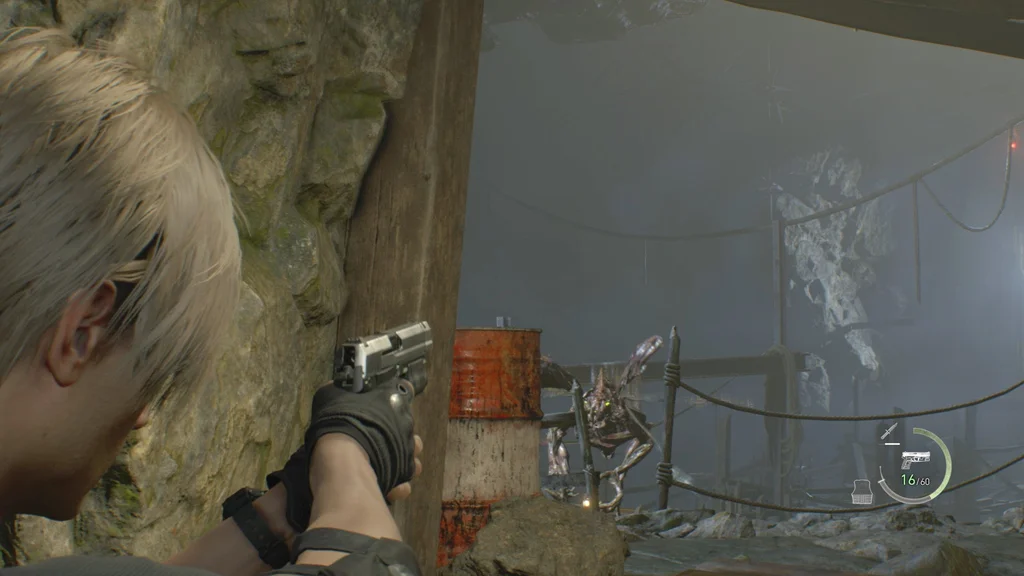Click the combat knife icon
This screenshot has width=1024, height=576.
(889, 431)
